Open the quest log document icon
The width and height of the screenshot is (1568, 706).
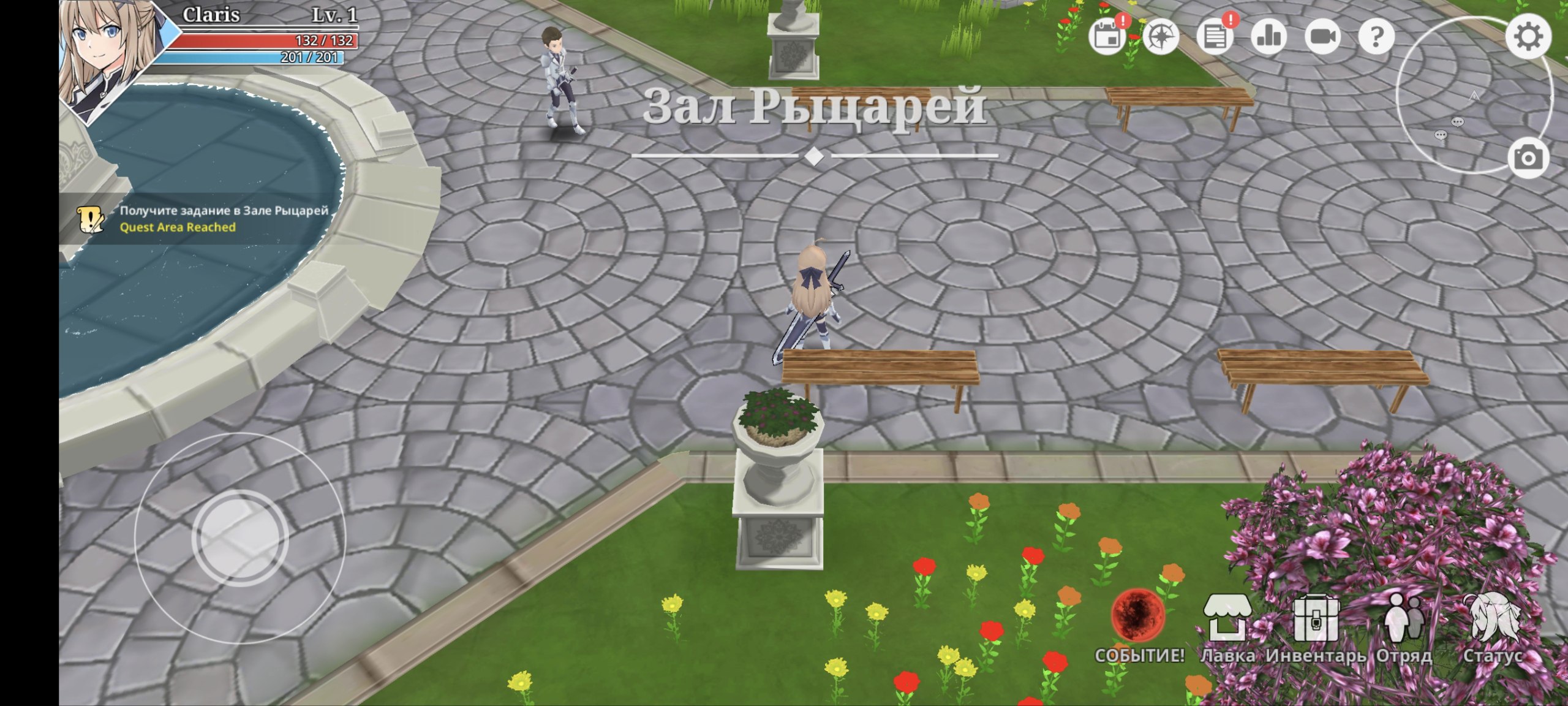pos(1215,37)
